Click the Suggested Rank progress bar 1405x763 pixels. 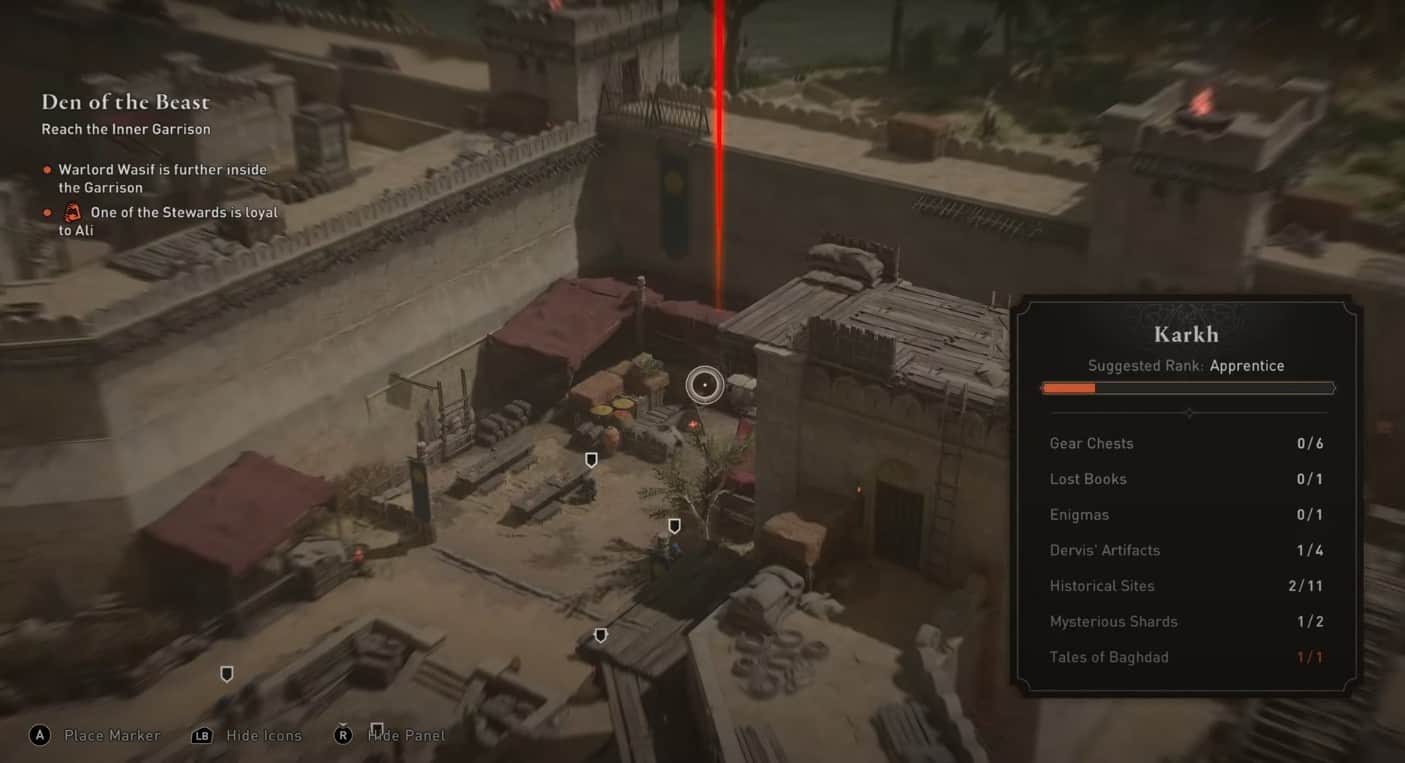pyautogui.click(x=1188, y=388)
